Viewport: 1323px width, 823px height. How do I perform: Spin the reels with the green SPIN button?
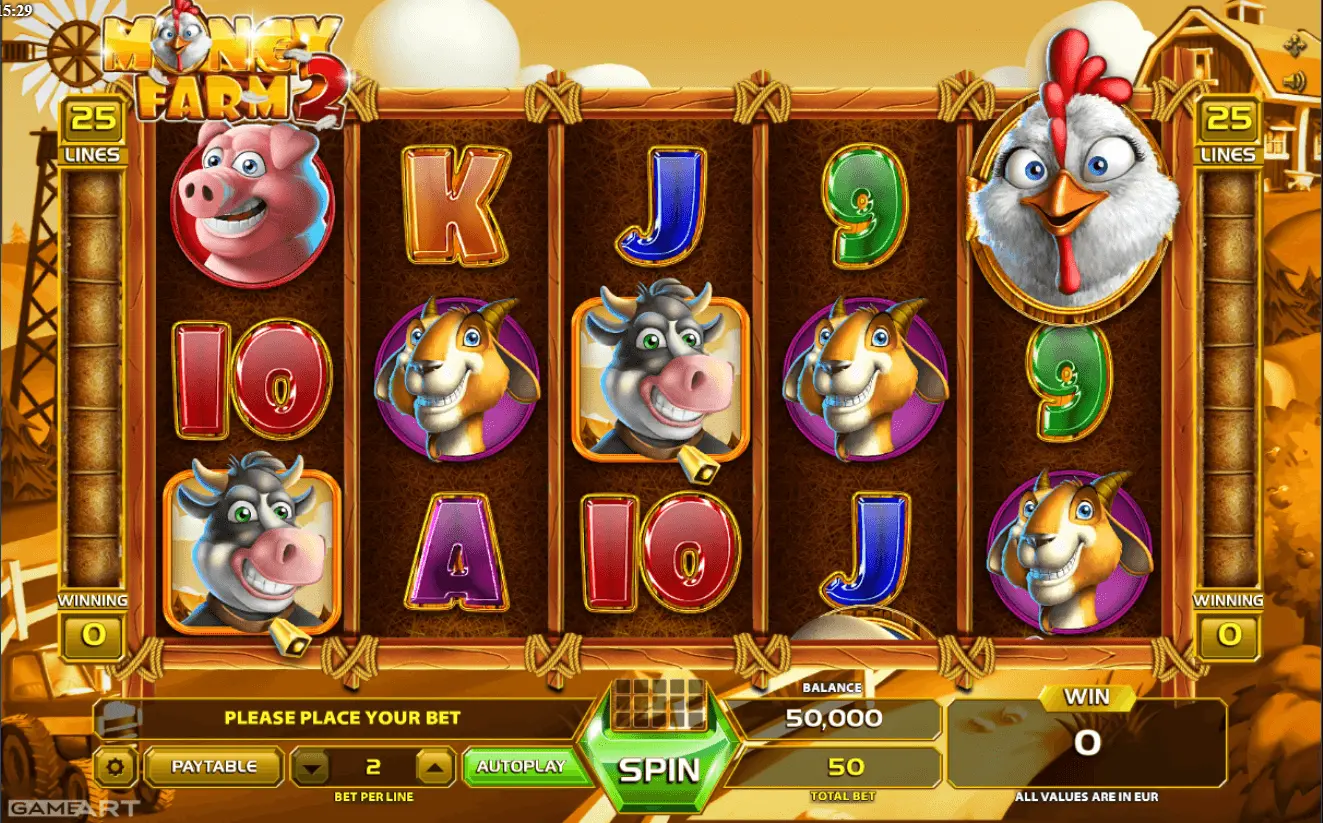tap(658, 769)
